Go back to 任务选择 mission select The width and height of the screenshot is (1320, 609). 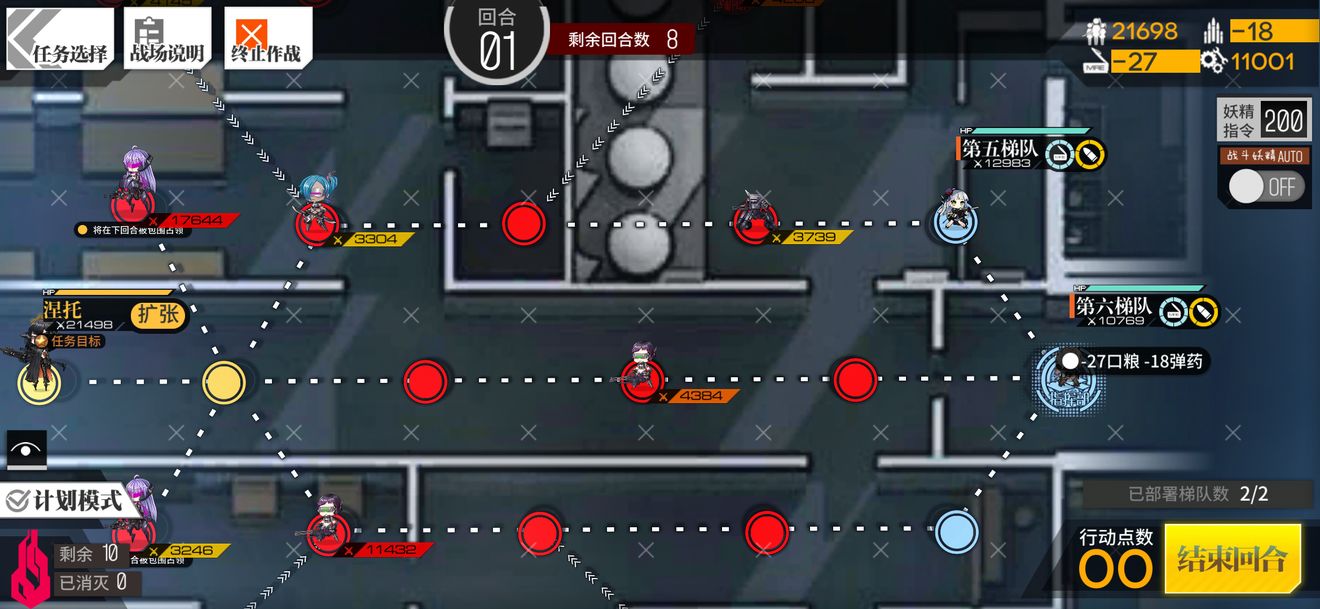coord(60,40)
